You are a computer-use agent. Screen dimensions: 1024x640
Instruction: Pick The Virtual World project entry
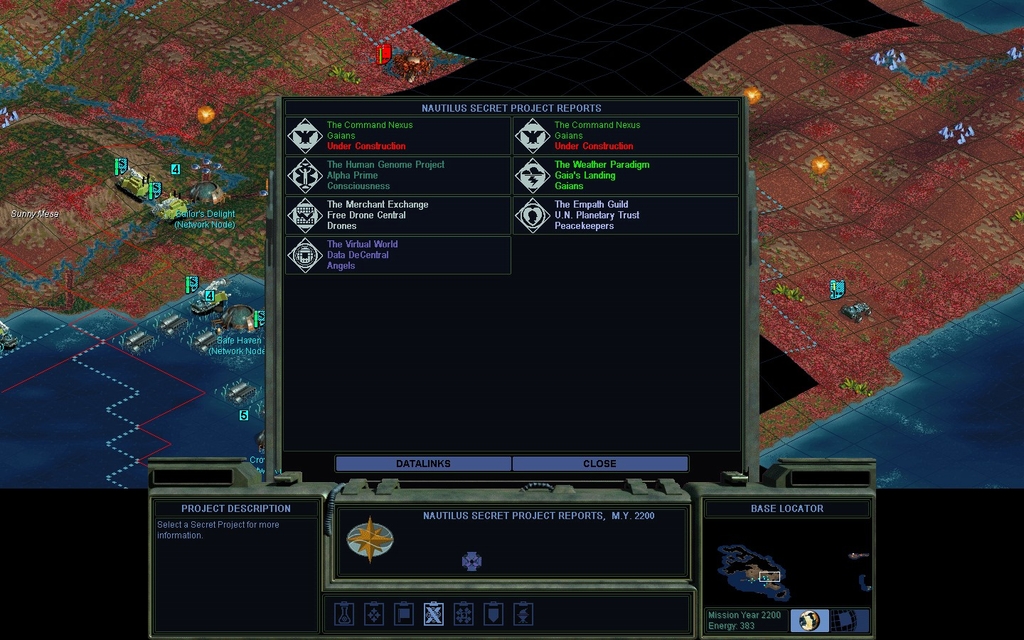398,255
